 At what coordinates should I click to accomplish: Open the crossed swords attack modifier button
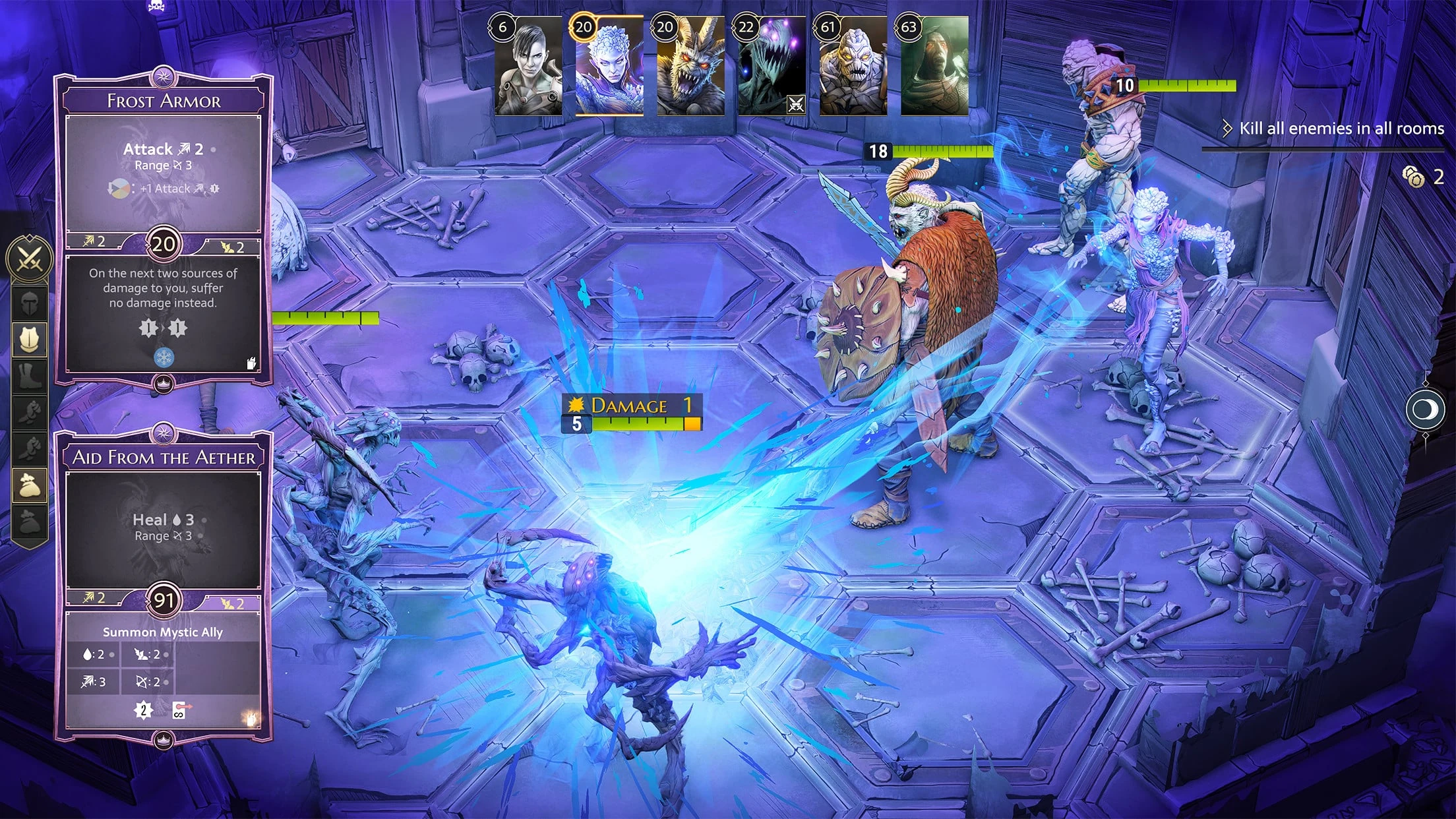[x=29, y=258]
